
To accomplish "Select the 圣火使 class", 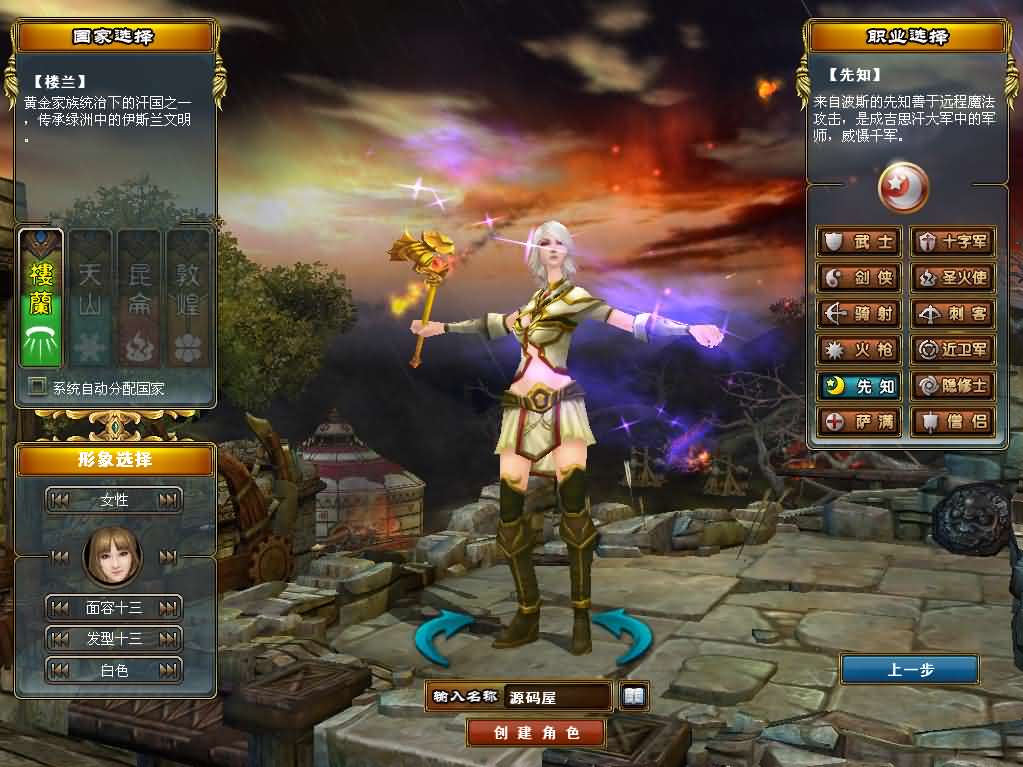I will [953, 278].
